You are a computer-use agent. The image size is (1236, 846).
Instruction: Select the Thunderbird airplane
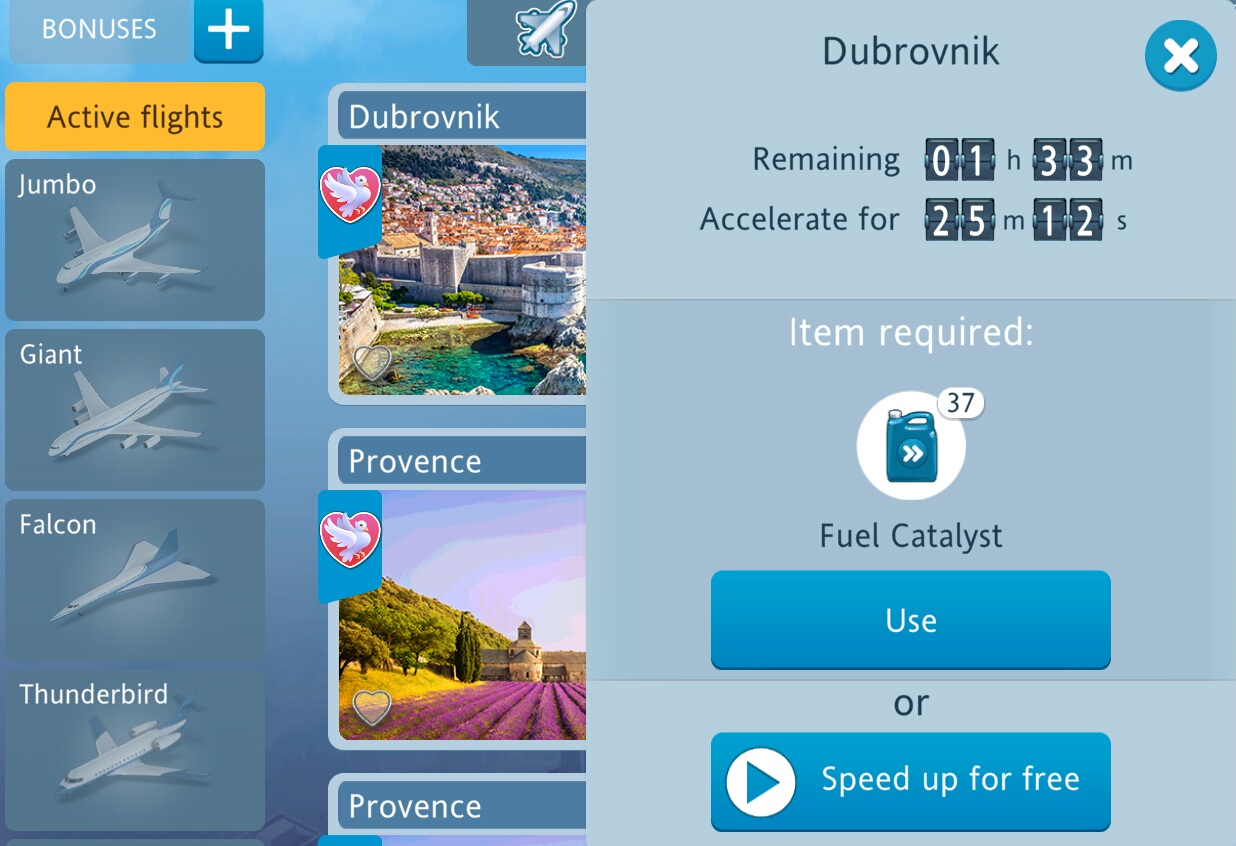[x=135, y=750]
